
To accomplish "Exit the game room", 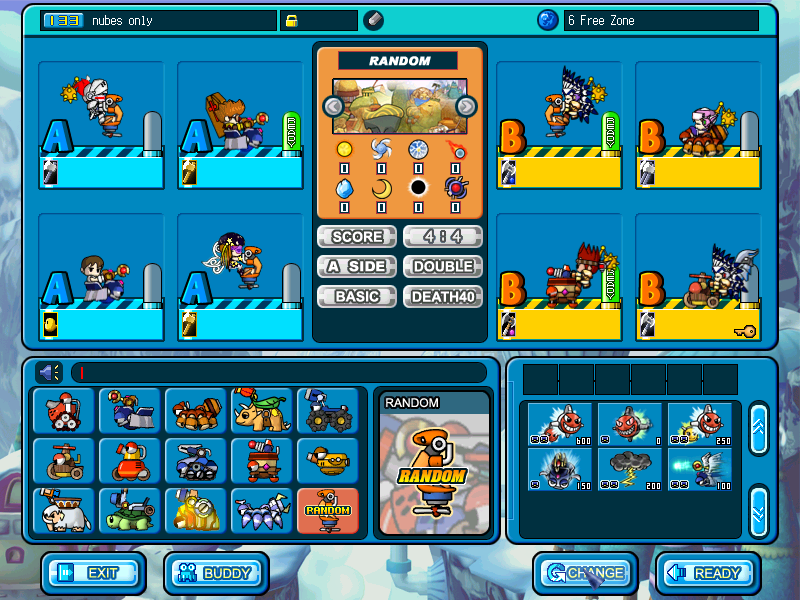I will tap(93, 573).
